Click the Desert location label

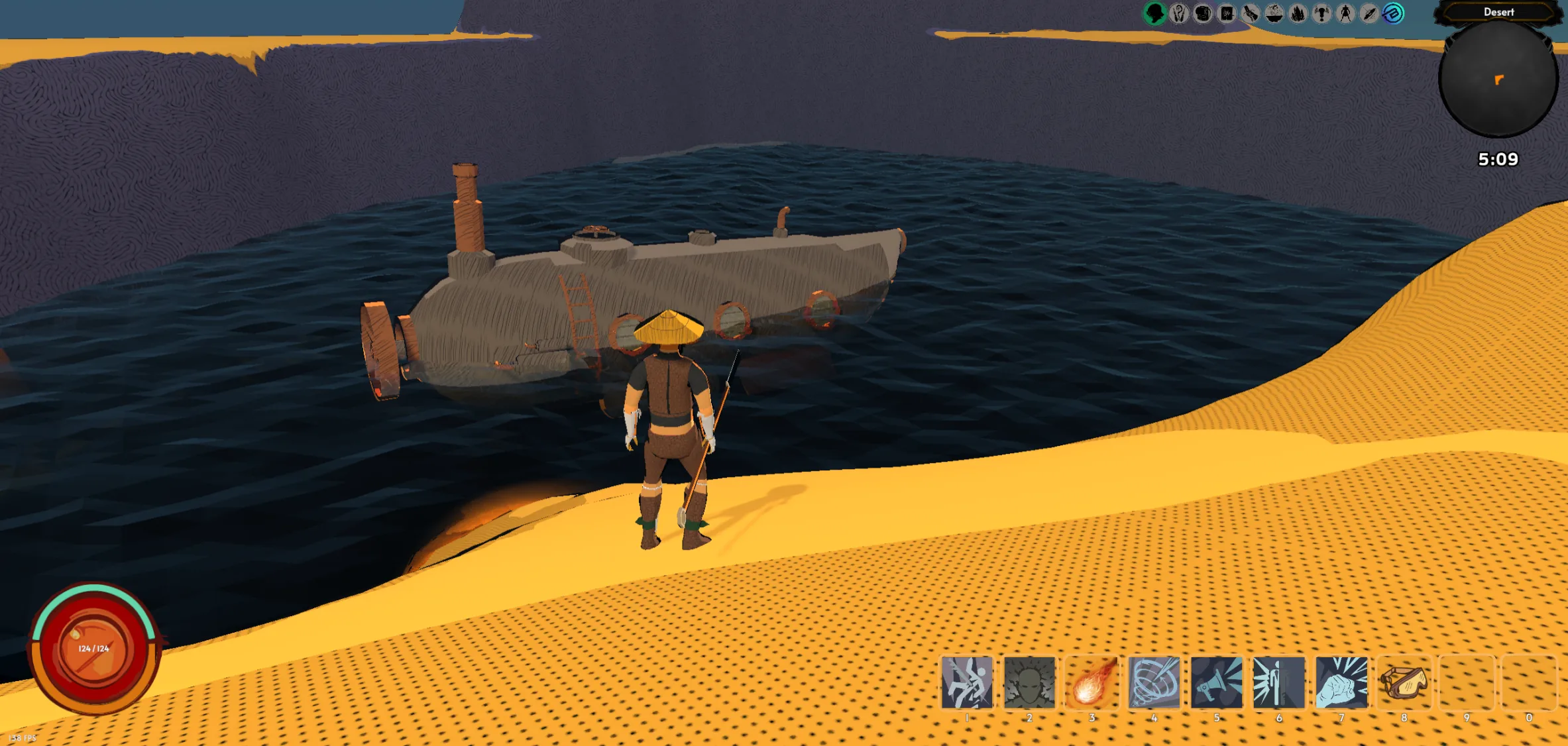point(1498,12)
